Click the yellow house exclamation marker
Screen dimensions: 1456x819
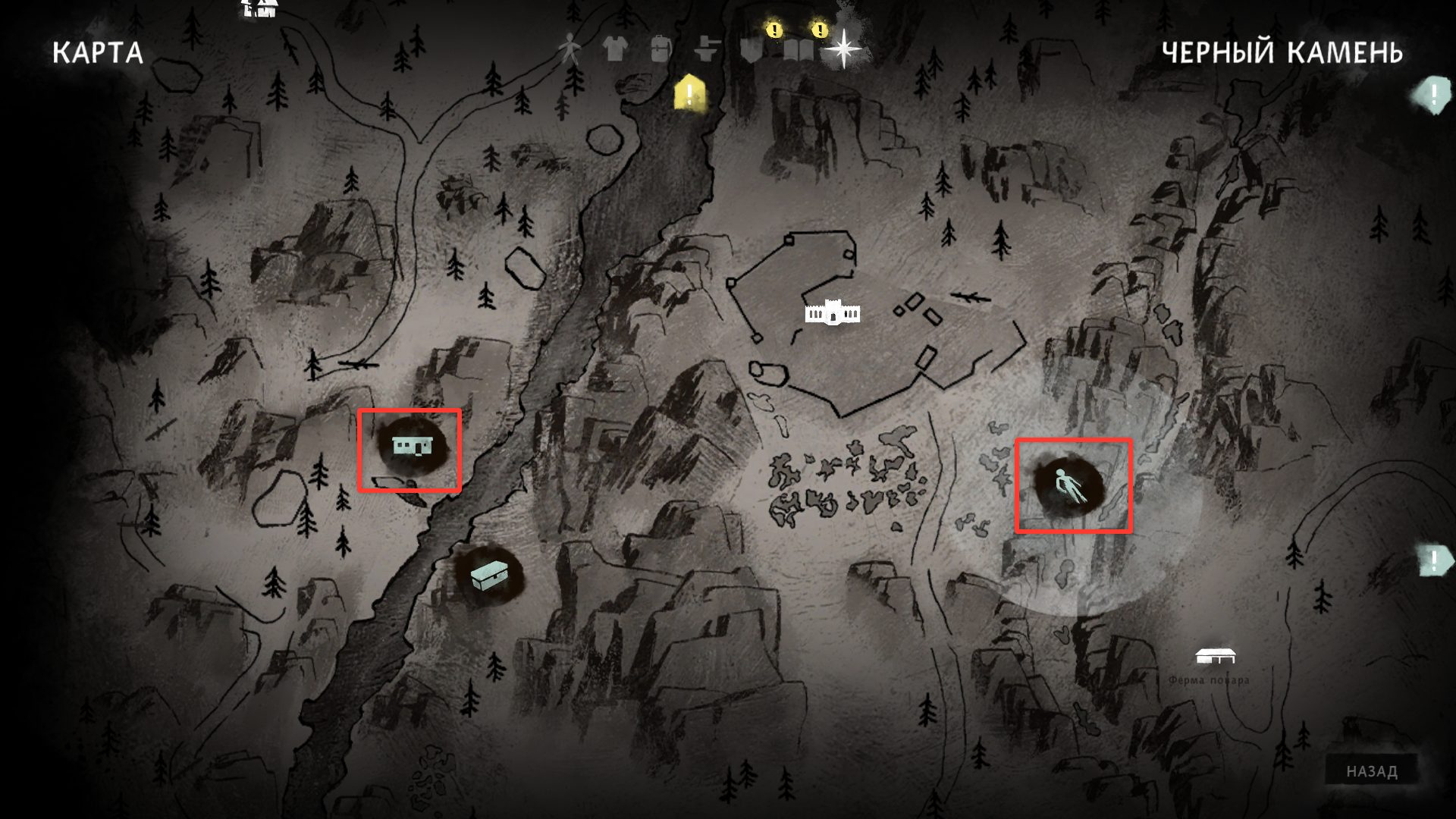(689, 93)
